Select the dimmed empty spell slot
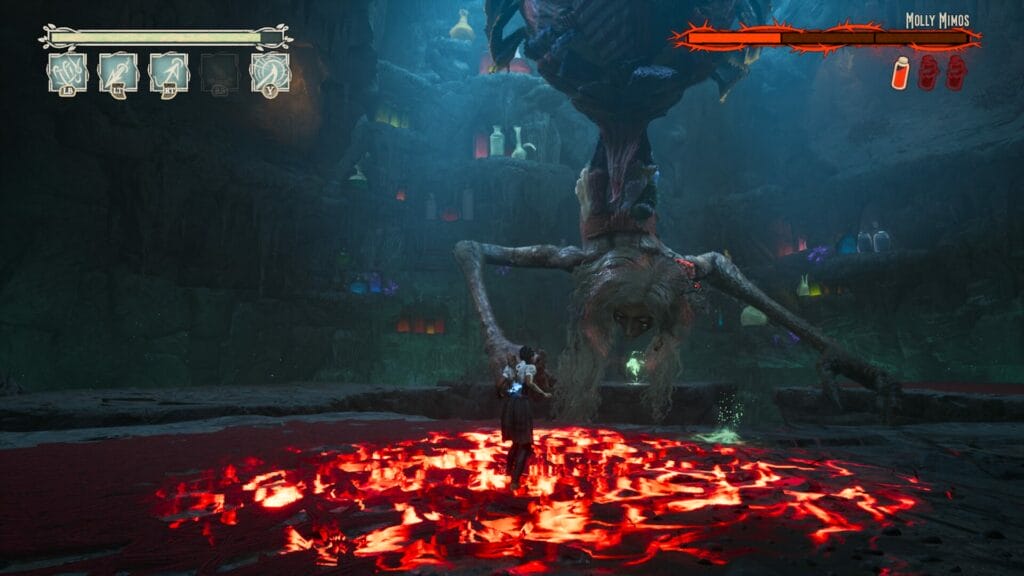 [219, 72]
